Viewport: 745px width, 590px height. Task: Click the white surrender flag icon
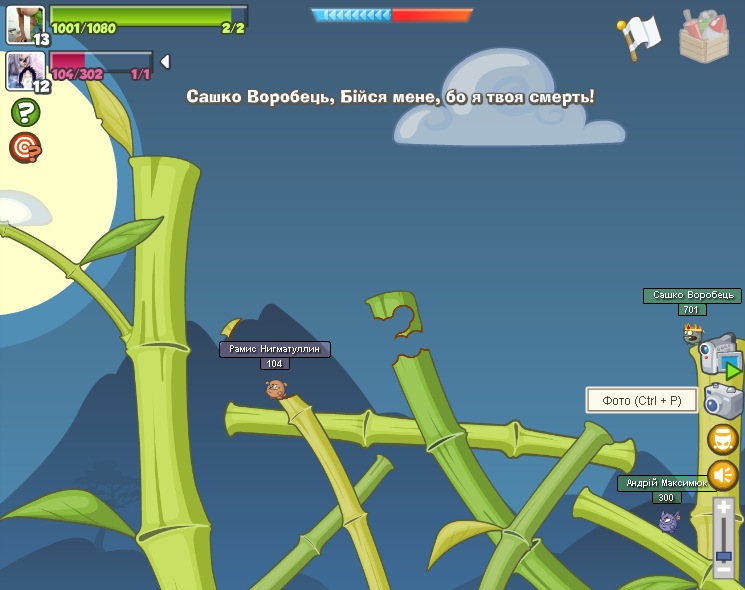(x=640, y=36)
